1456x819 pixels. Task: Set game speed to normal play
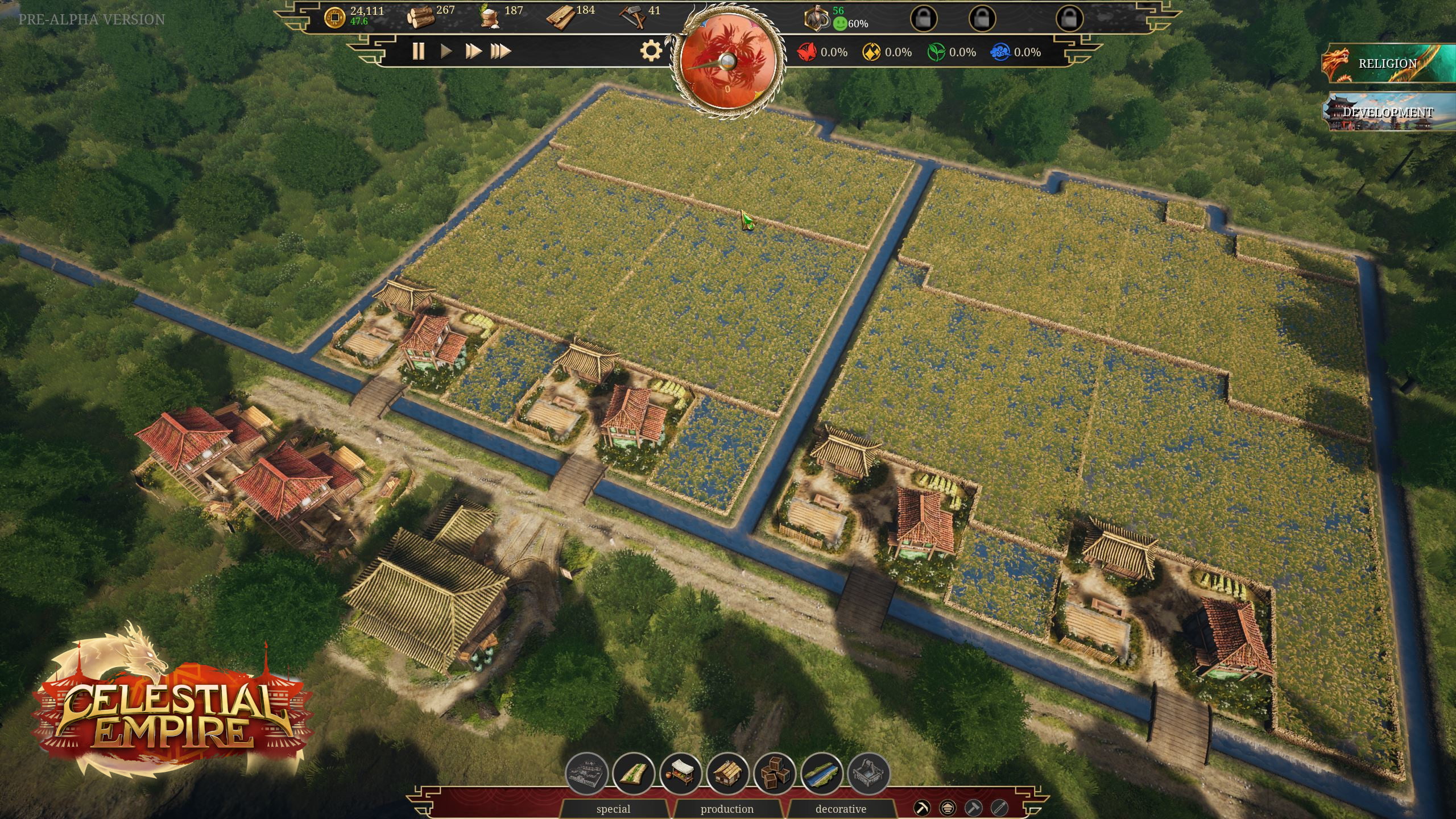coord(446,51)
